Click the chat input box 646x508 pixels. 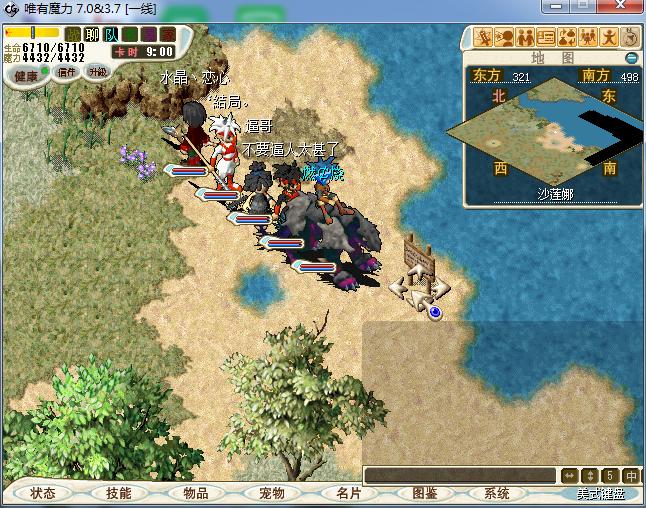click(458, 476)
